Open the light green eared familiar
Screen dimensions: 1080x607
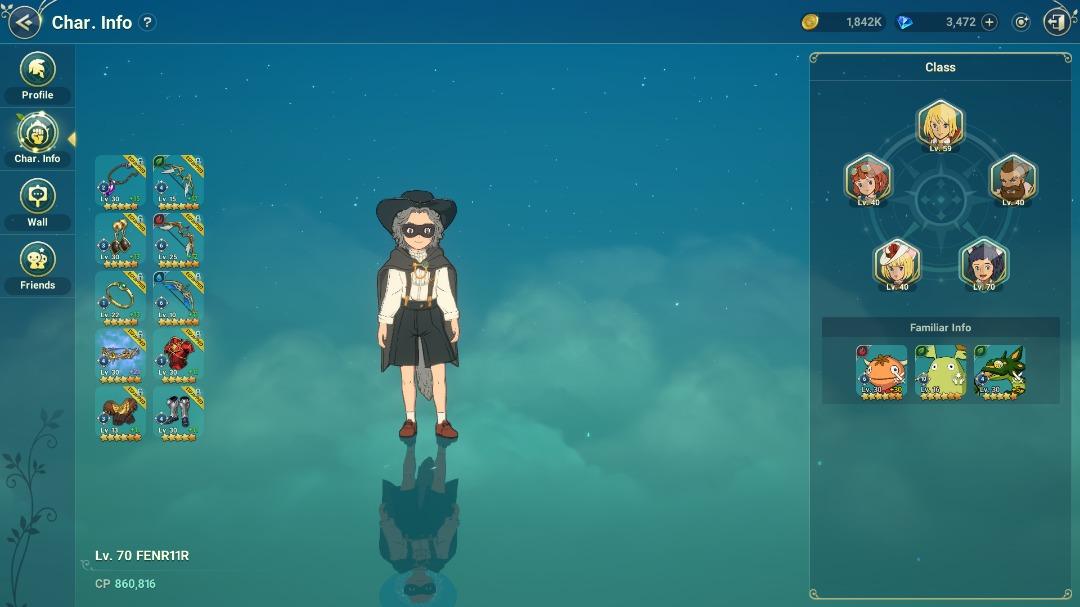pyautogui.click(x=941, y=372)
